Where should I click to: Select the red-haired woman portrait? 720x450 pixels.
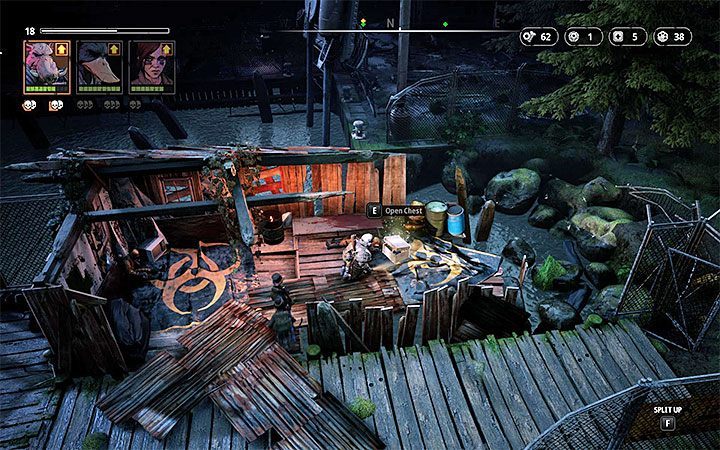148,66
